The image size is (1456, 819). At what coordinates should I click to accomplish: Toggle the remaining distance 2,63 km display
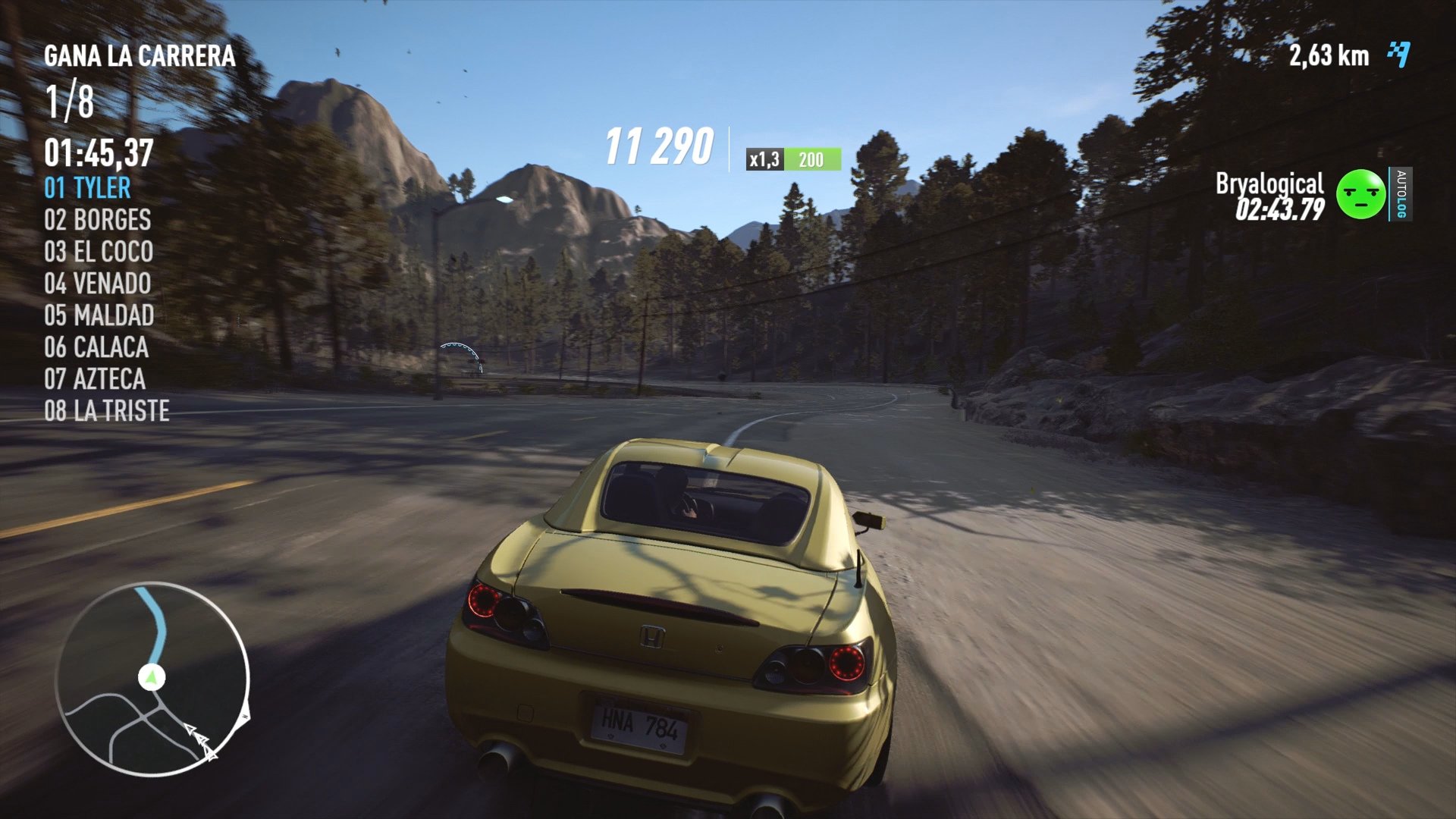pyautogui.click(x=1329, y=55)
